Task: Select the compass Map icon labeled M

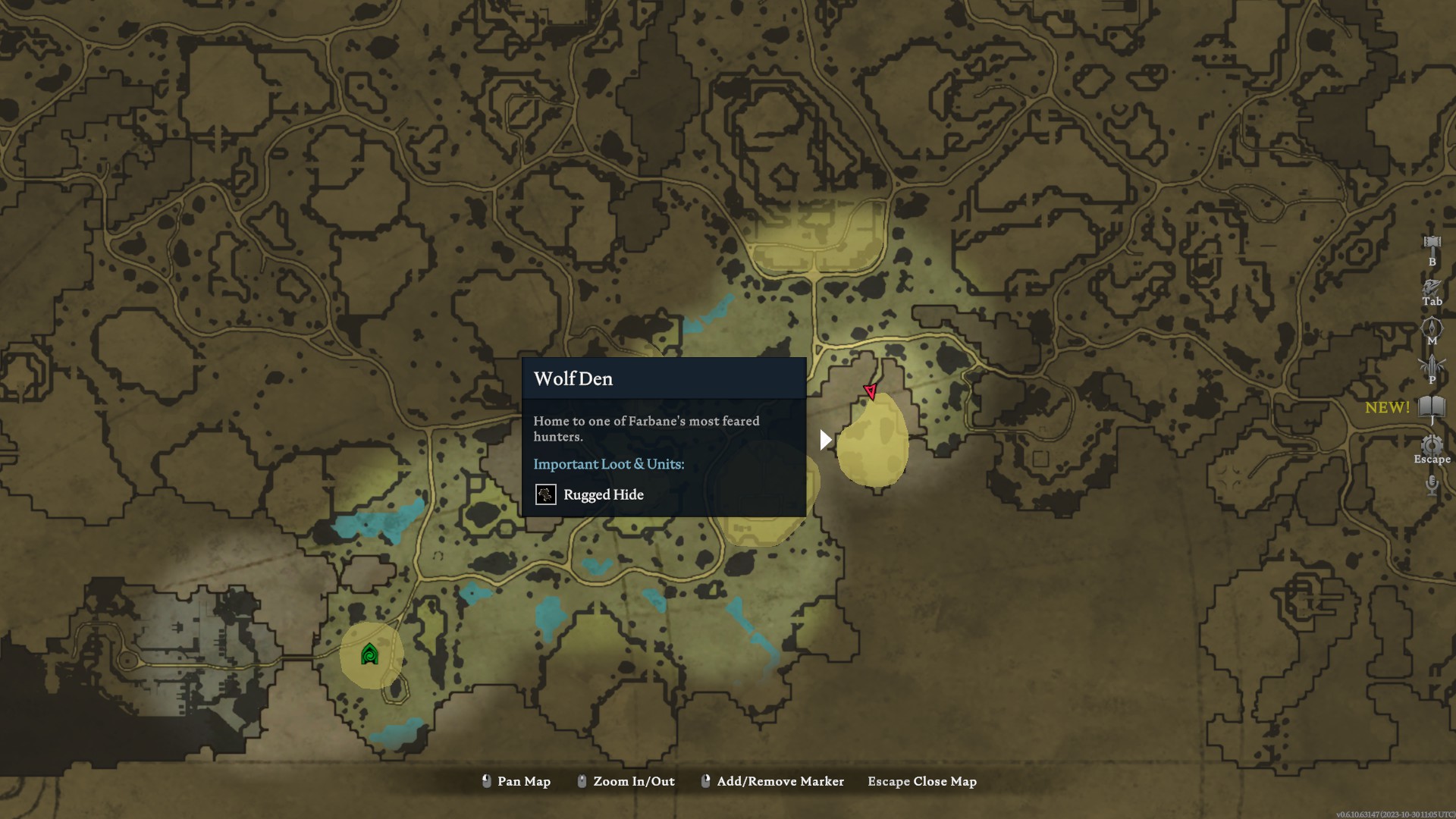Action: pyautogui.click(x=1433, y=326)
